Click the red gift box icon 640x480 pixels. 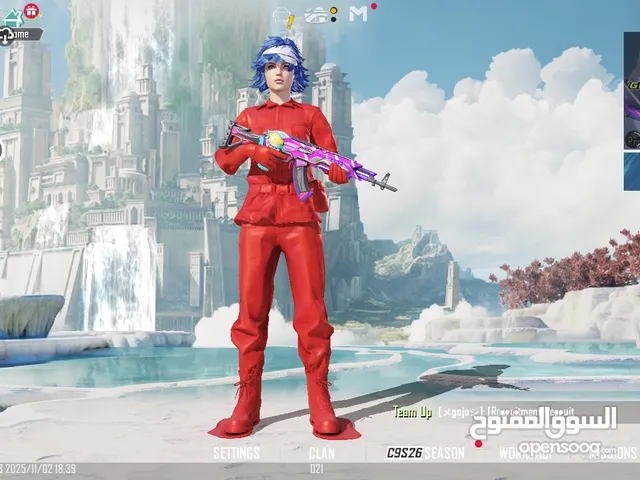pos(31,11)
